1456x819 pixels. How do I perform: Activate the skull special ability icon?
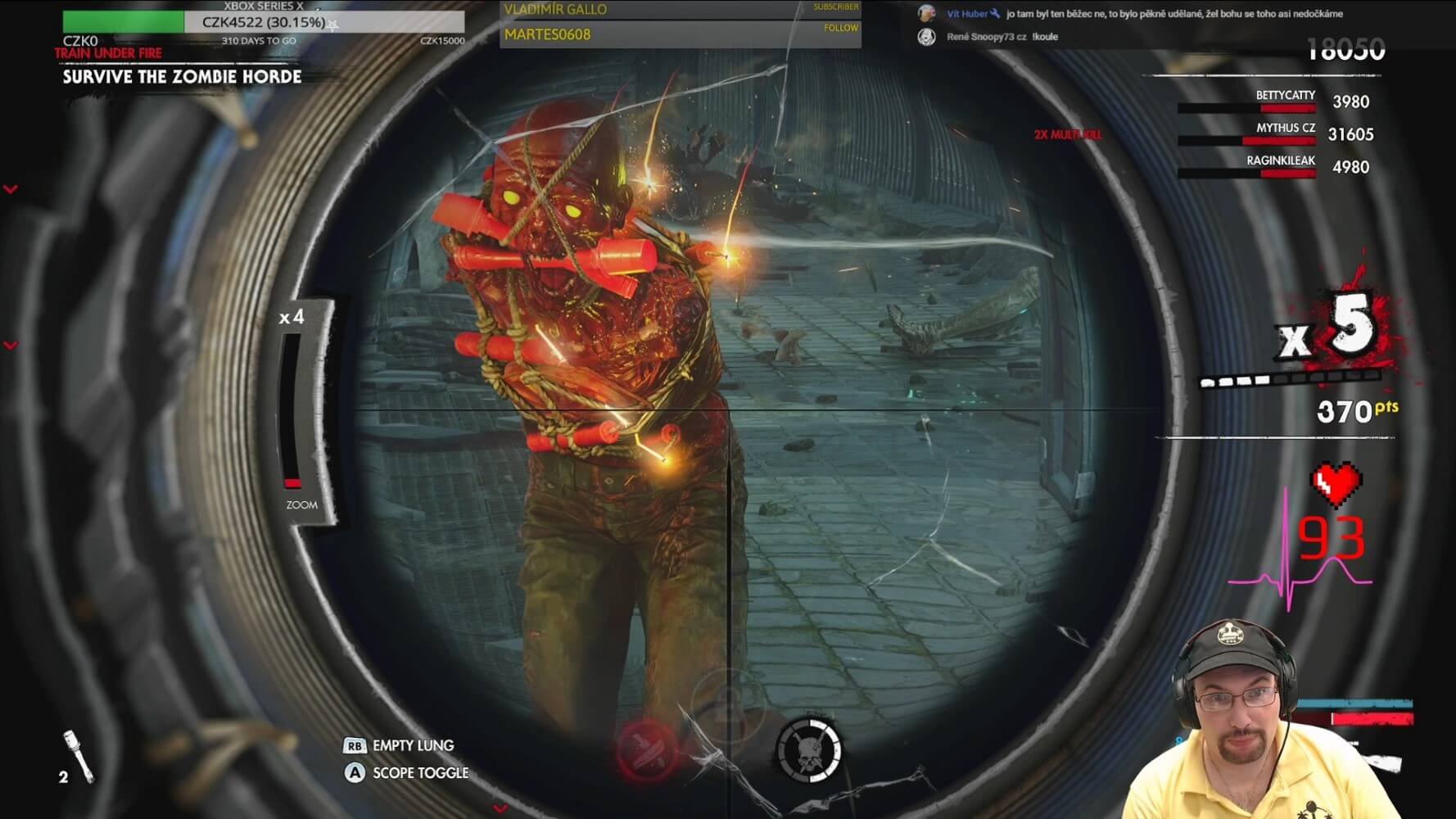tap(808, 750)
